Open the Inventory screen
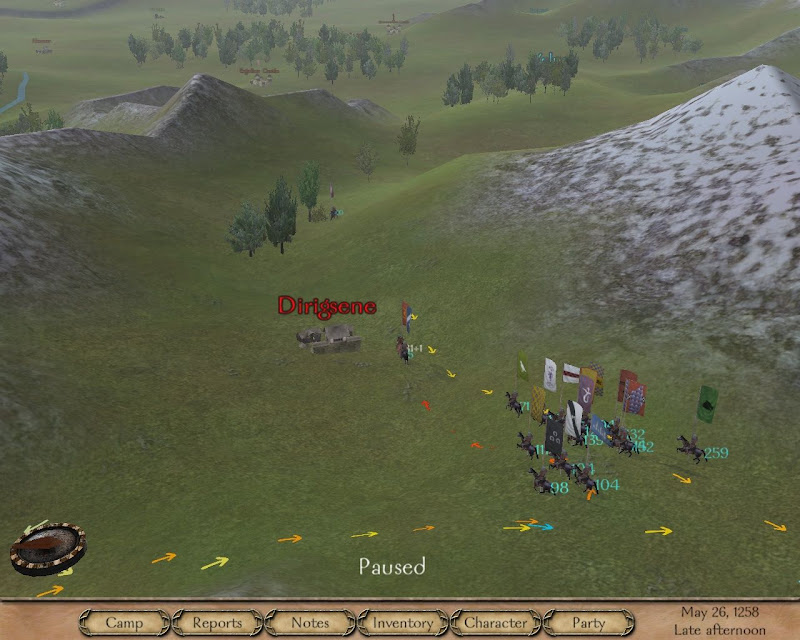Image resolution: width=800 pixels, height=640 pixels. point(403,623)
